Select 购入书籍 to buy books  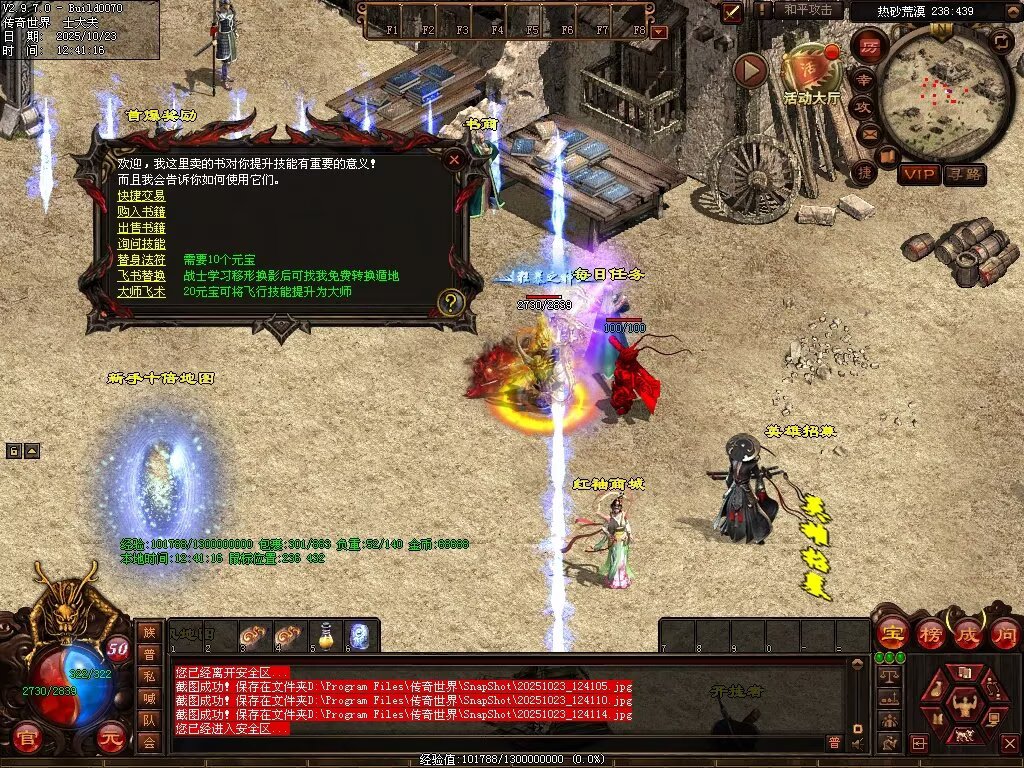click(x=141, y=212)
